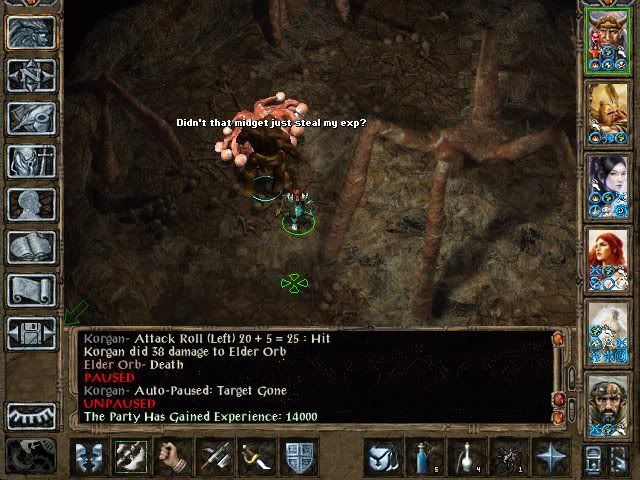The width and height of the screenshot is (640, 480).
Task: Use the blue potion quick item
Action: click(x=424, y=457)
